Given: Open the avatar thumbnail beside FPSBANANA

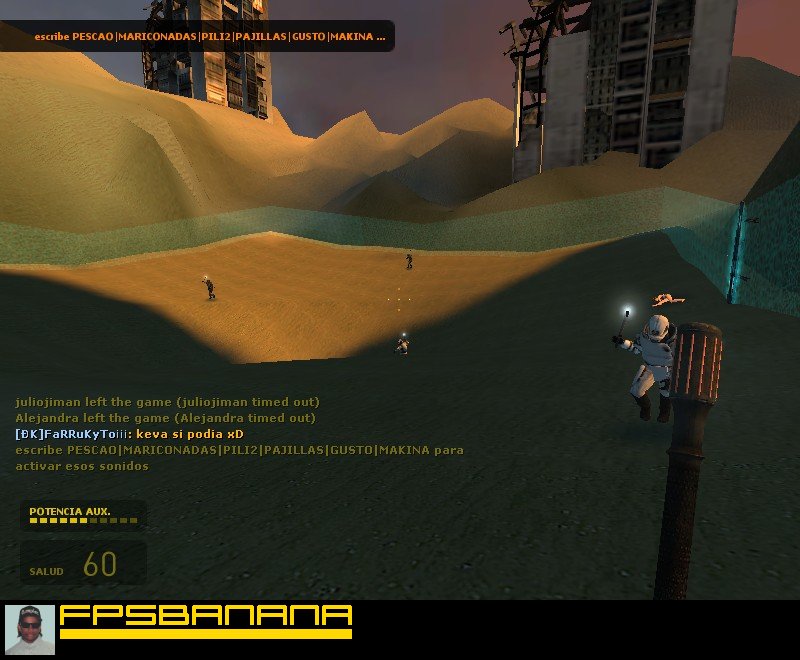Looking at the screenshot, I should click(x=30, y=630).
